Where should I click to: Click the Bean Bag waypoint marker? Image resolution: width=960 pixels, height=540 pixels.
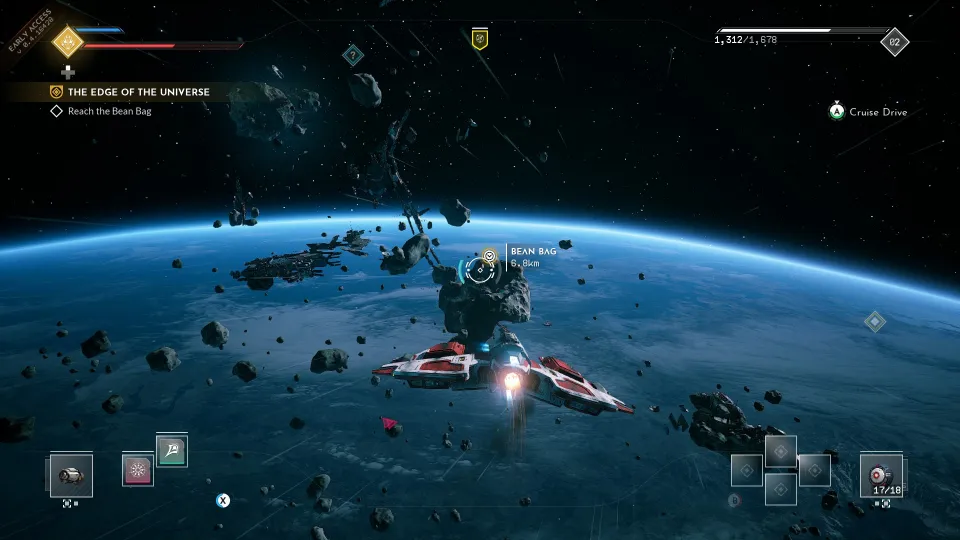click(x=489, y=257)
